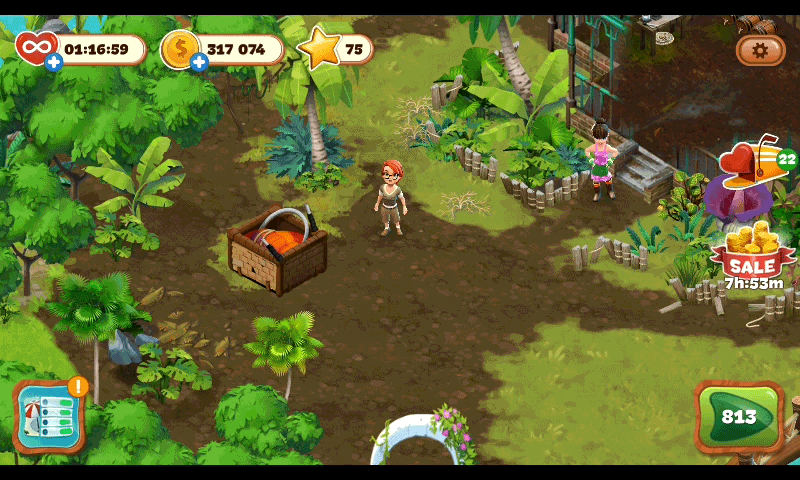The image size is (800, 480).
Task: Open the gold coins SALE offer
Action: point(751,254)
